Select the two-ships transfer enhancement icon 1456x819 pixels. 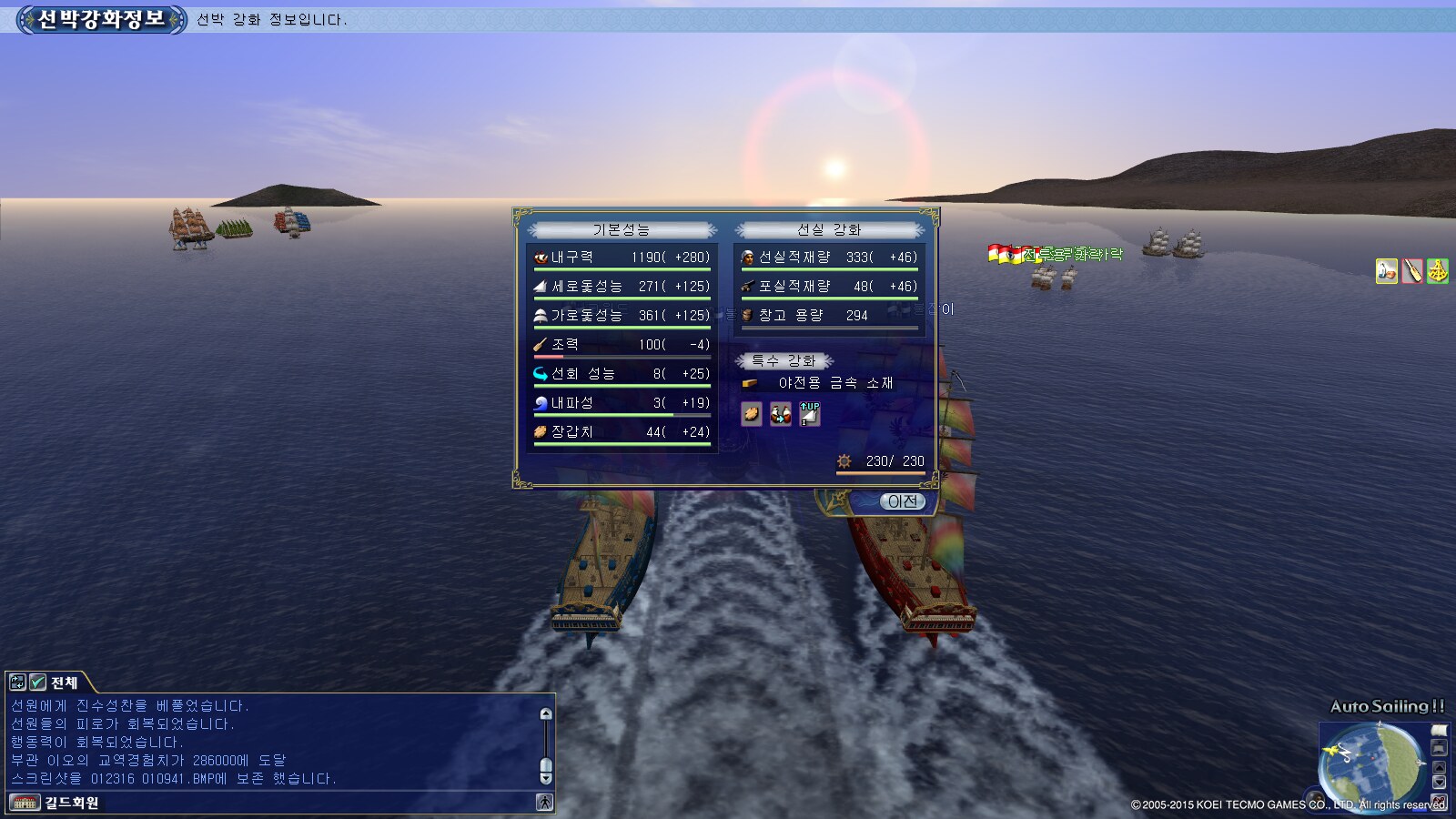[781, 414]
